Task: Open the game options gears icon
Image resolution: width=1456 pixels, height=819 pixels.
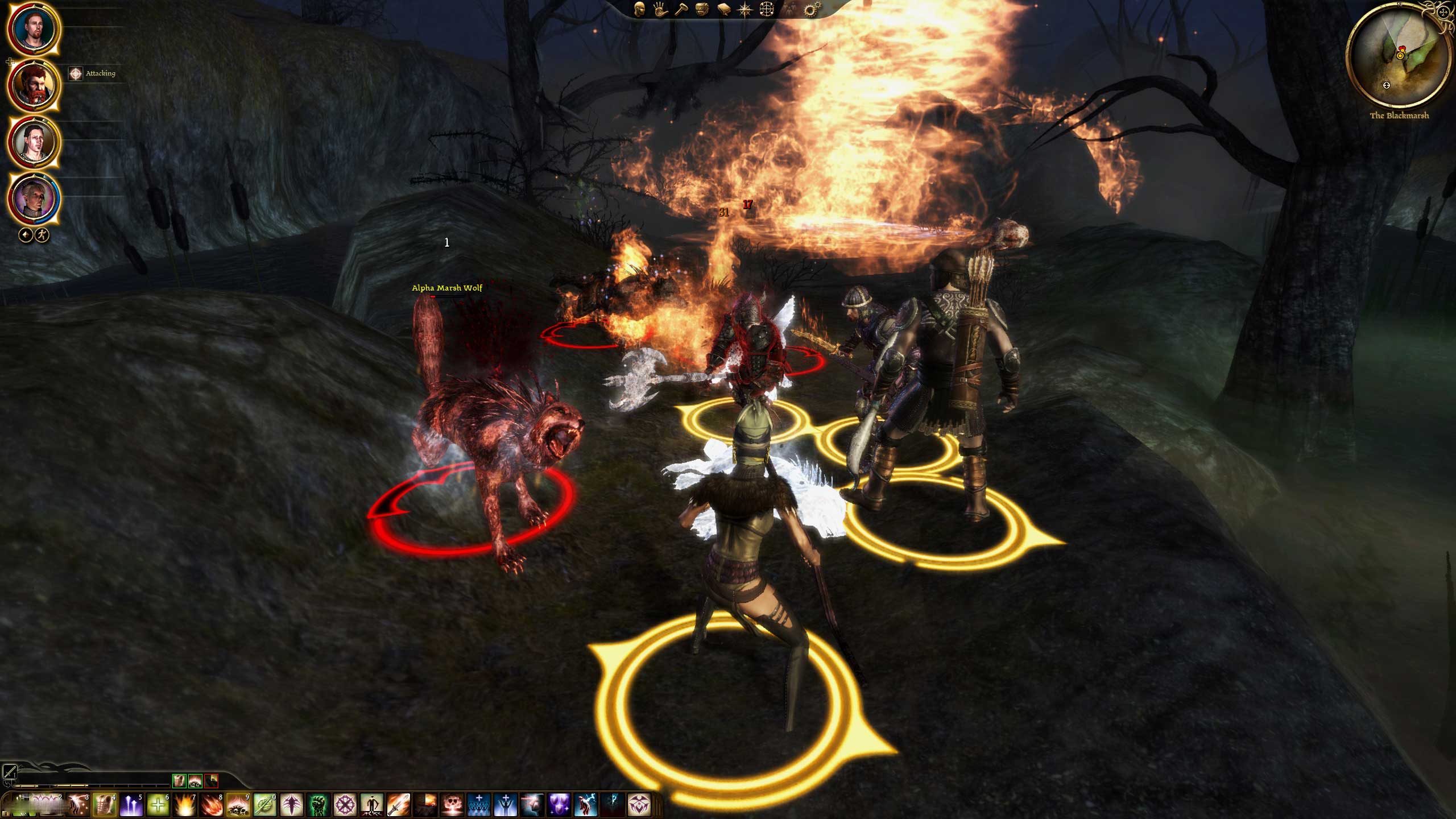Action: (x=810, y=10)
